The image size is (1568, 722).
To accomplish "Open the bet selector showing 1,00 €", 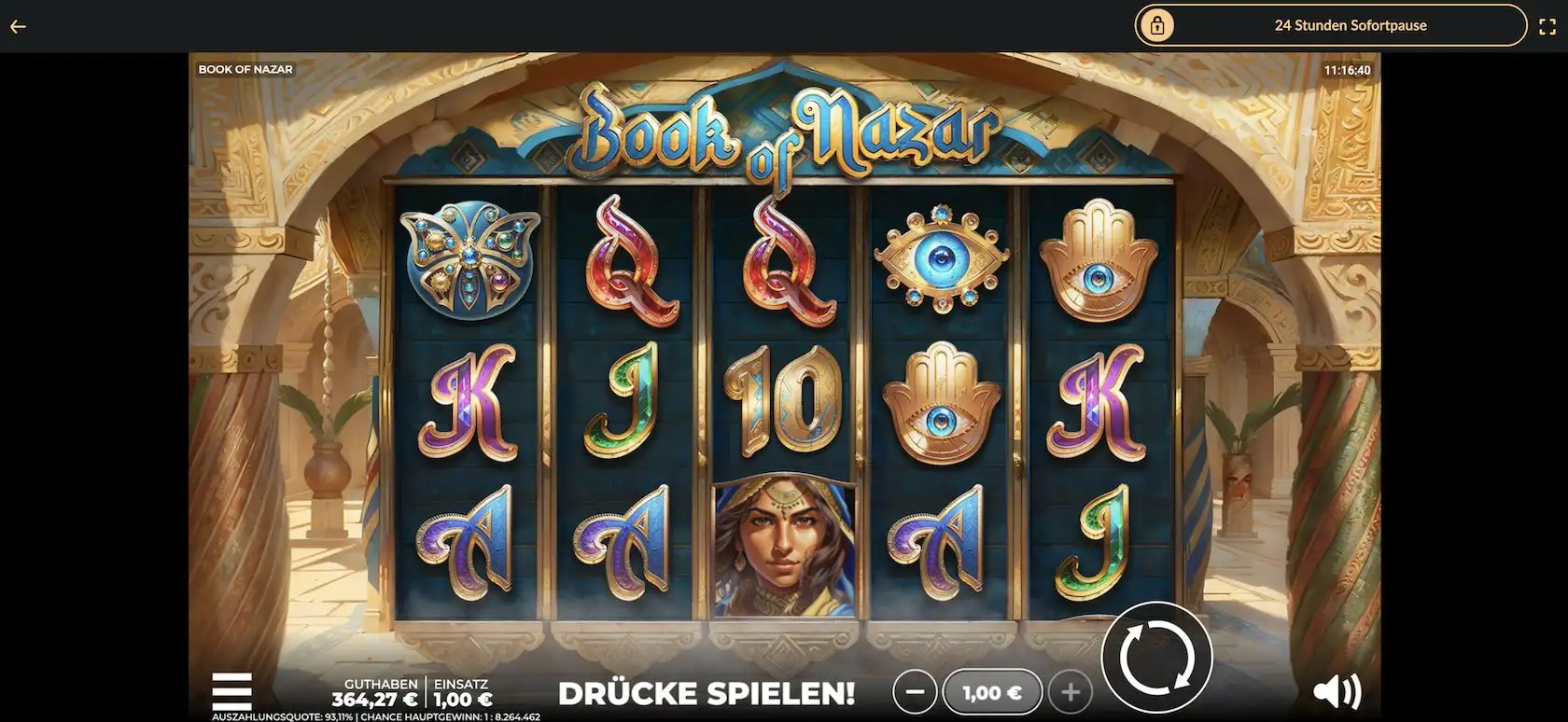I will pyautogui.click(x=992, y=692).
